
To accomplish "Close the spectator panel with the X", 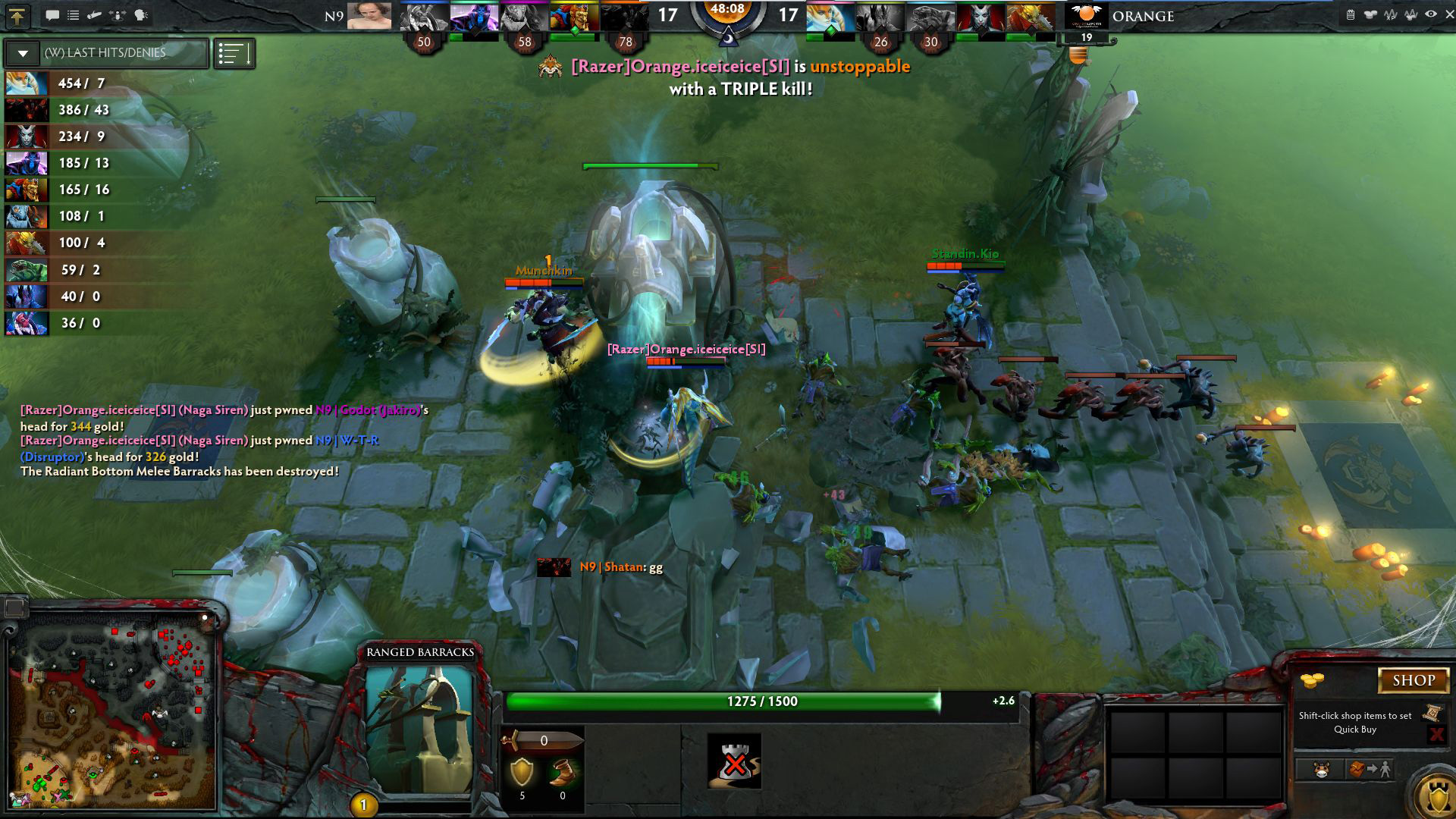I will 1449,14.
